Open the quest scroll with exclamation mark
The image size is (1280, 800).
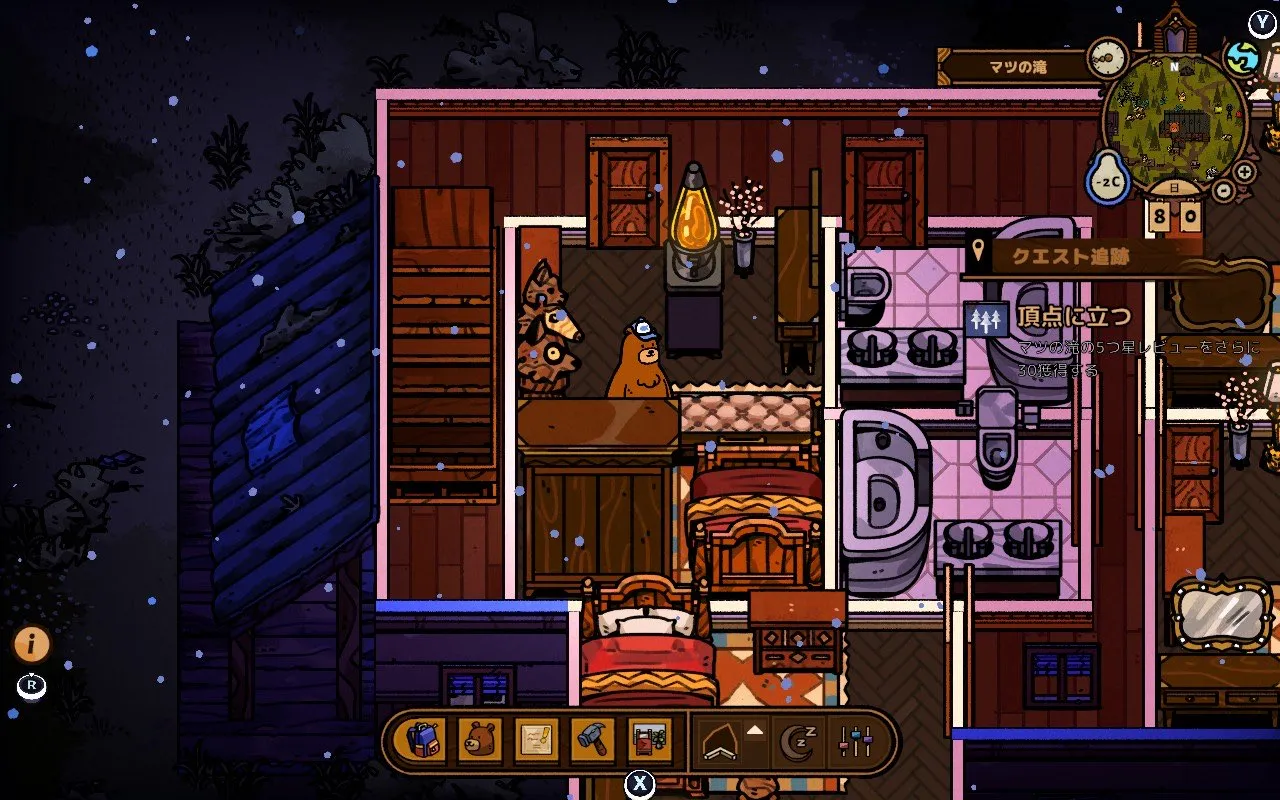536,741
